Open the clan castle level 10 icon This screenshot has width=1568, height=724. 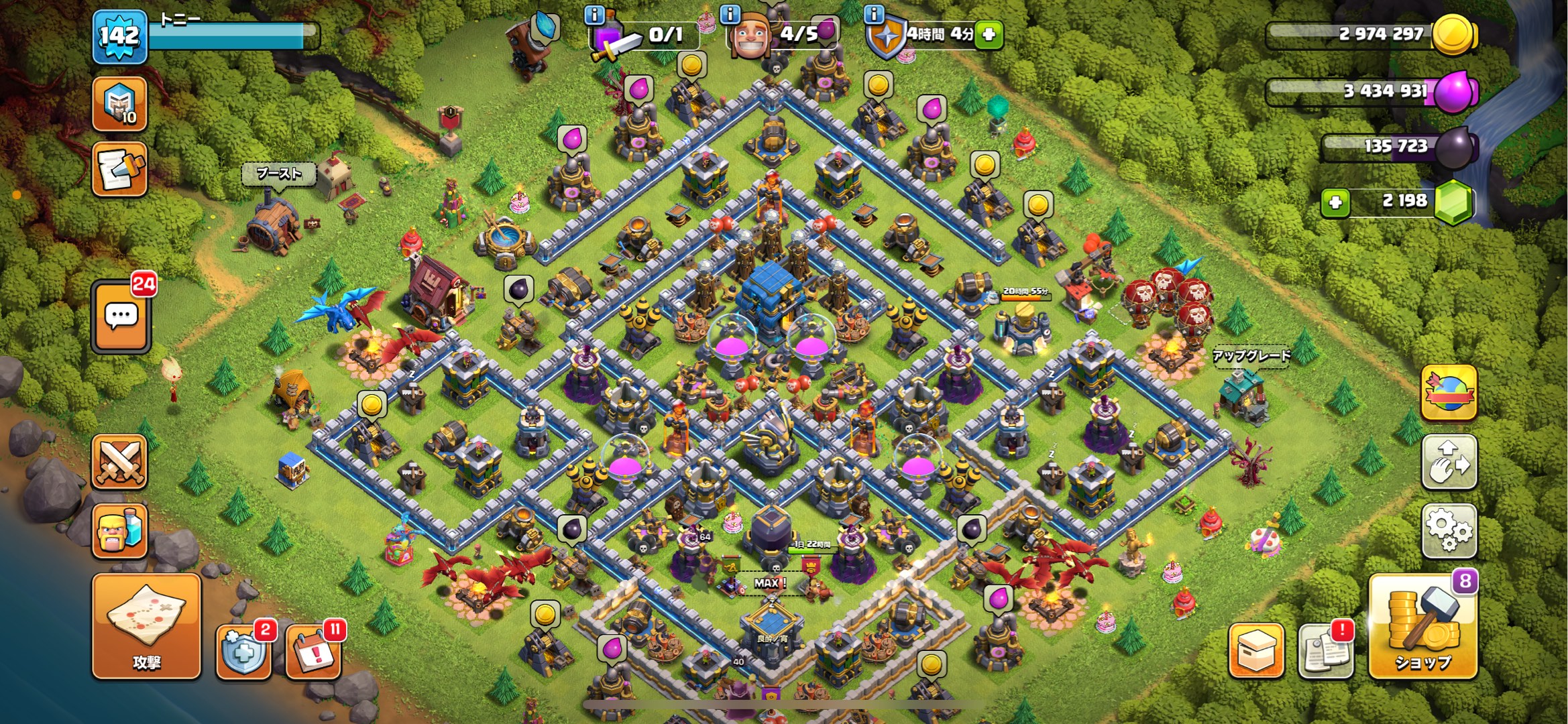click(119, 104)
